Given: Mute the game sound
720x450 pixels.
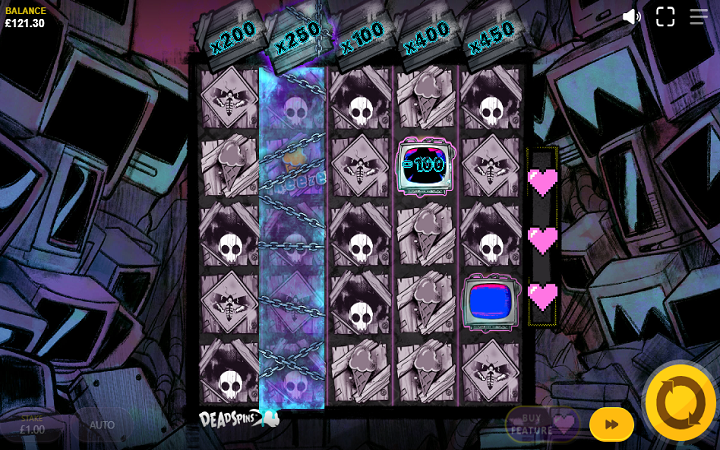Looking at the screenshot, I should pyautogui.click(x=632, y=17).
